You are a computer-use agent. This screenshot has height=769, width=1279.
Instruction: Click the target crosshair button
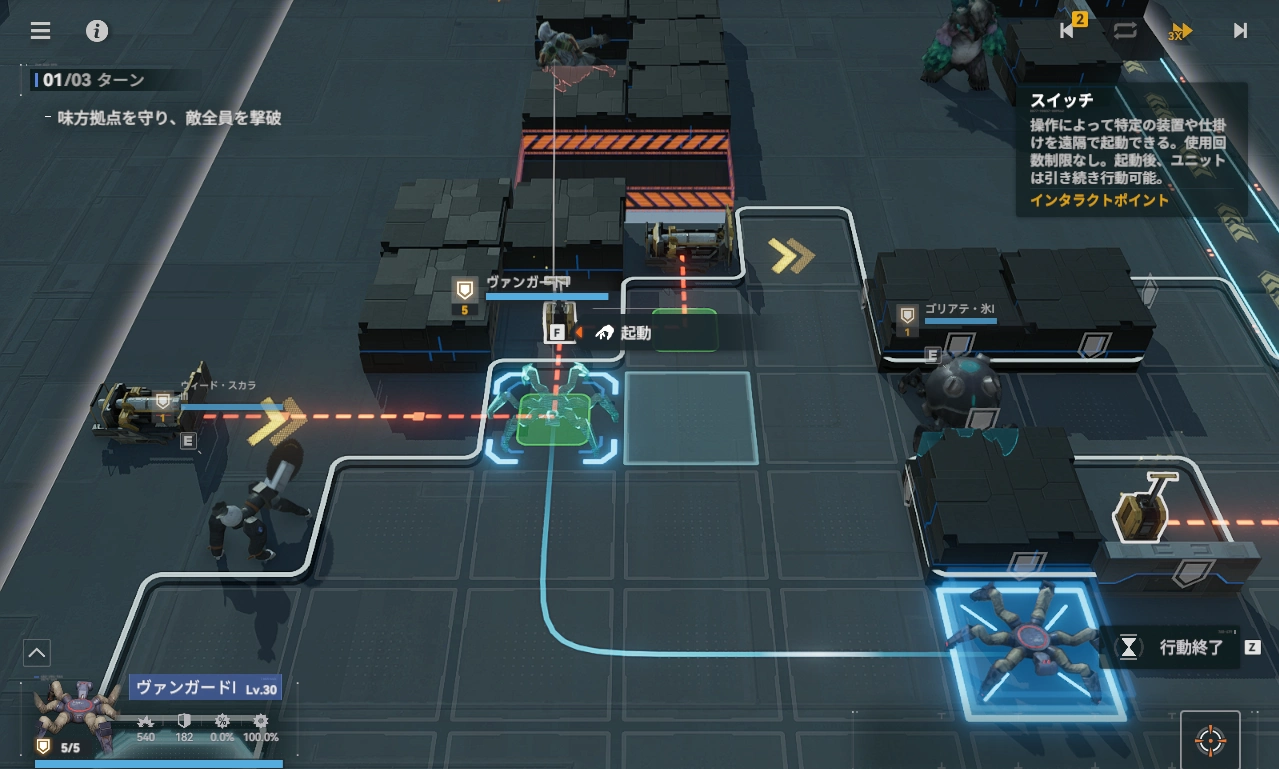tap(1210, 741)
